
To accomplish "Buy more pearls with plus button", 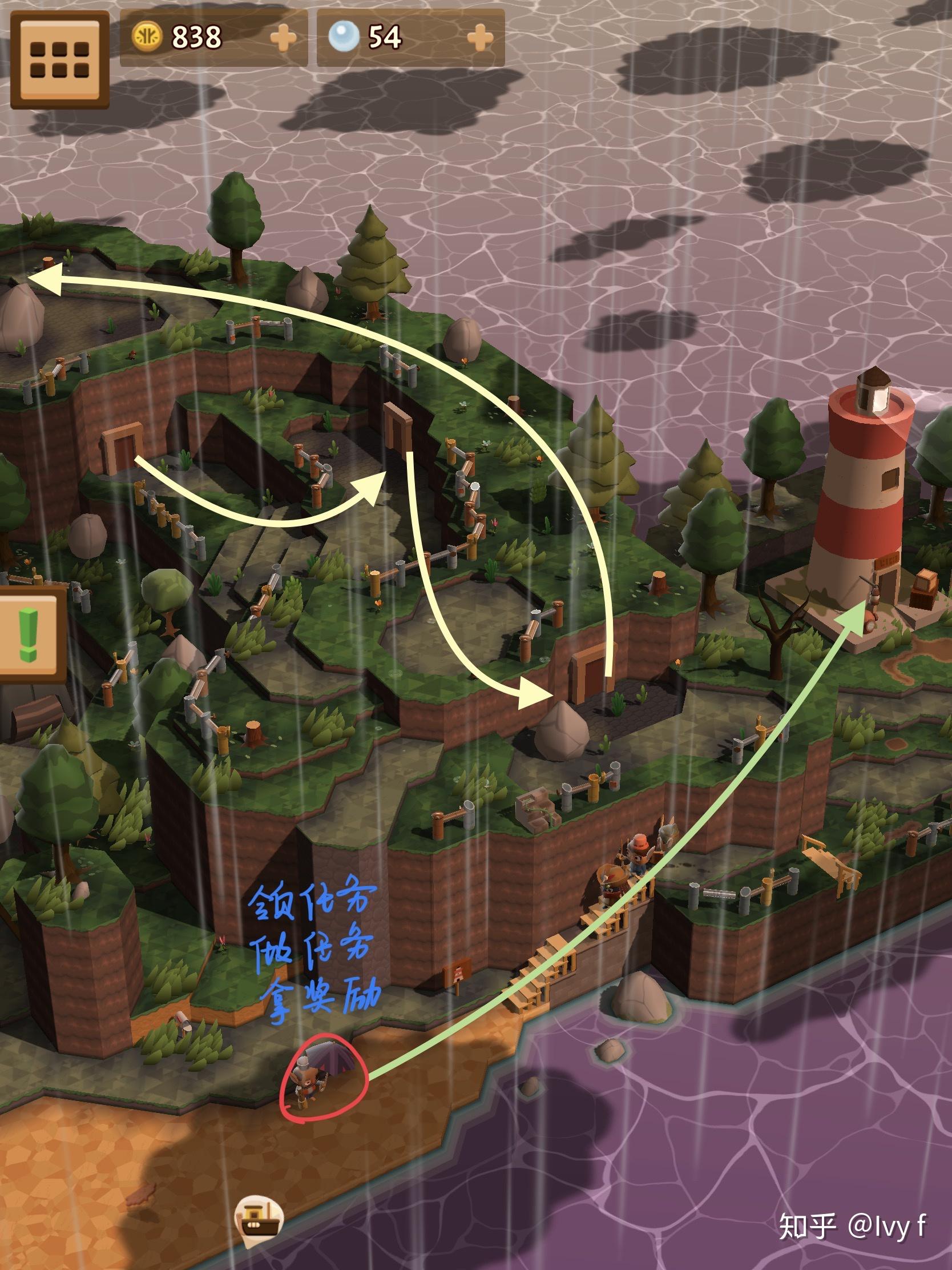I will 480,38.
